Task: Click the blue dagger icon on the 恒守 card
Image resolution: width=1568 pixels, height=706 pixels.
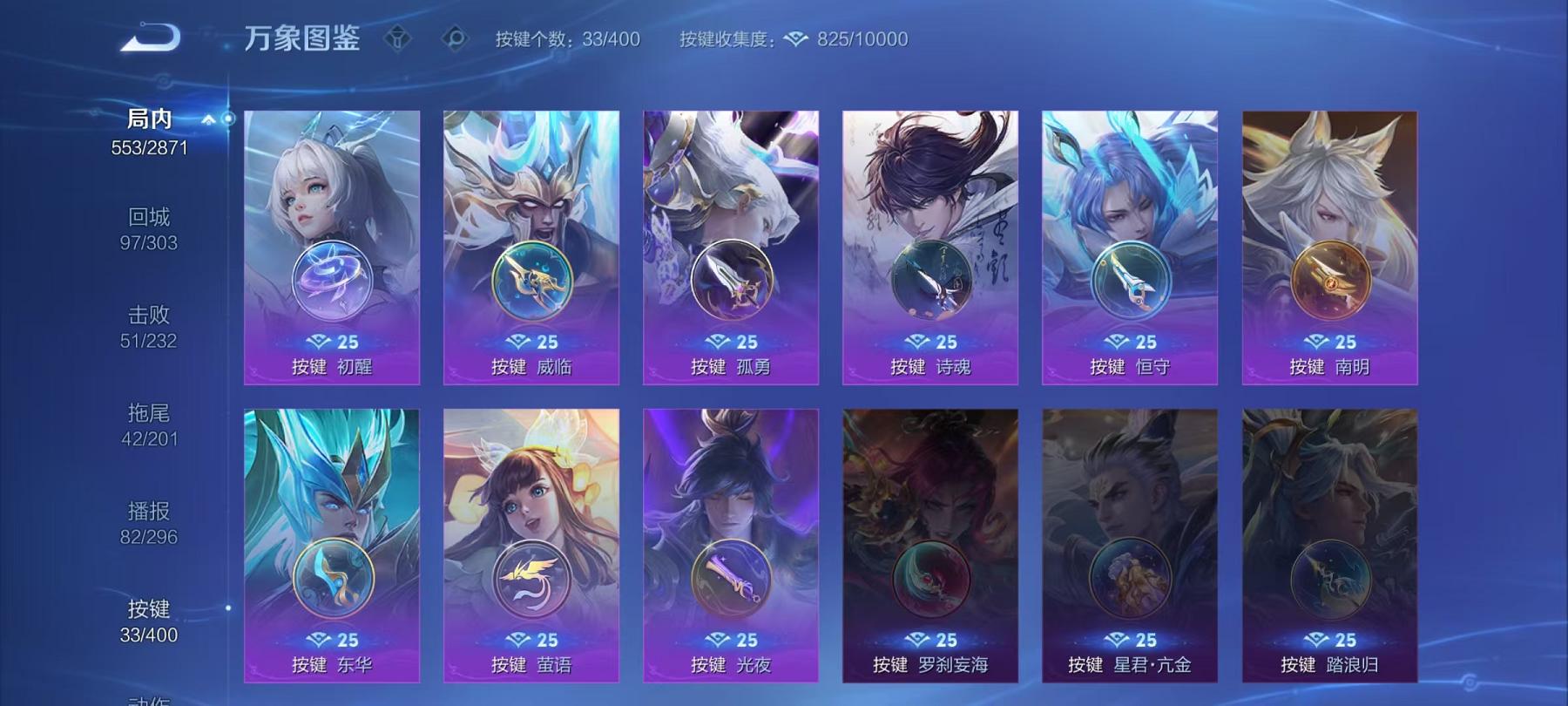Action: (x=1129, y=276)
